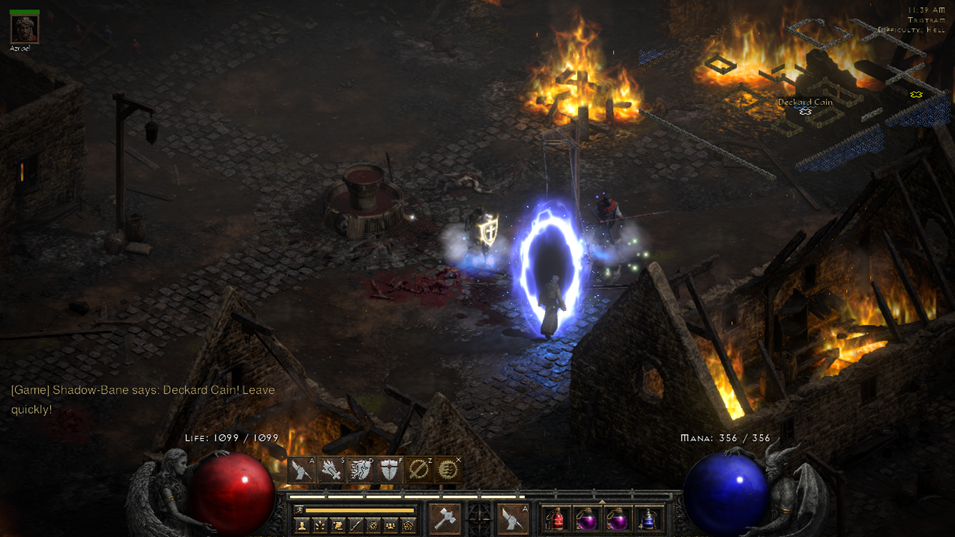Select the thorned ring skill bound to Z

click(x=419, y=470)
